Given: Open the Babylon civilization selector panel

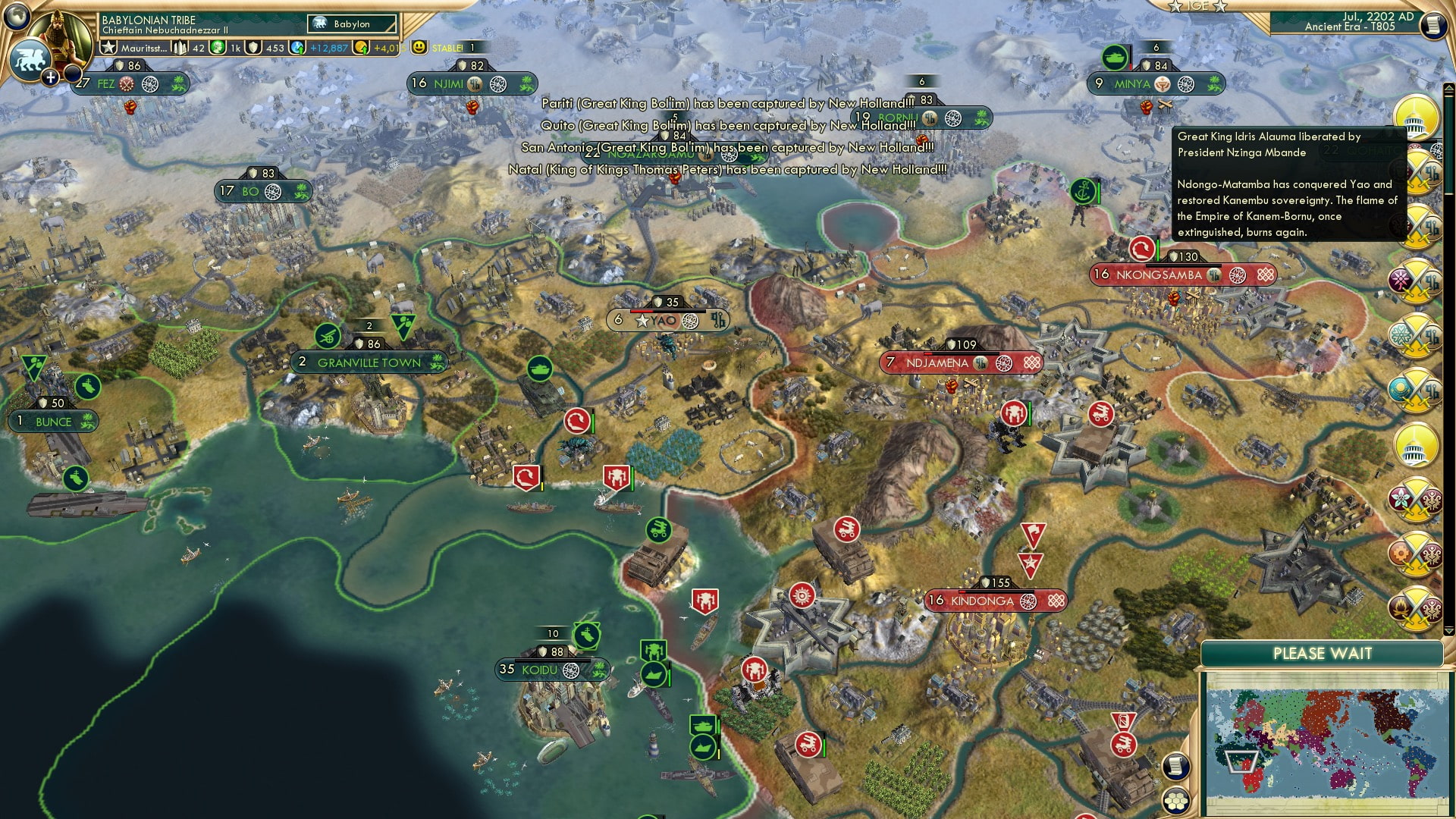Looking at the screenshot, I should 351,24.
